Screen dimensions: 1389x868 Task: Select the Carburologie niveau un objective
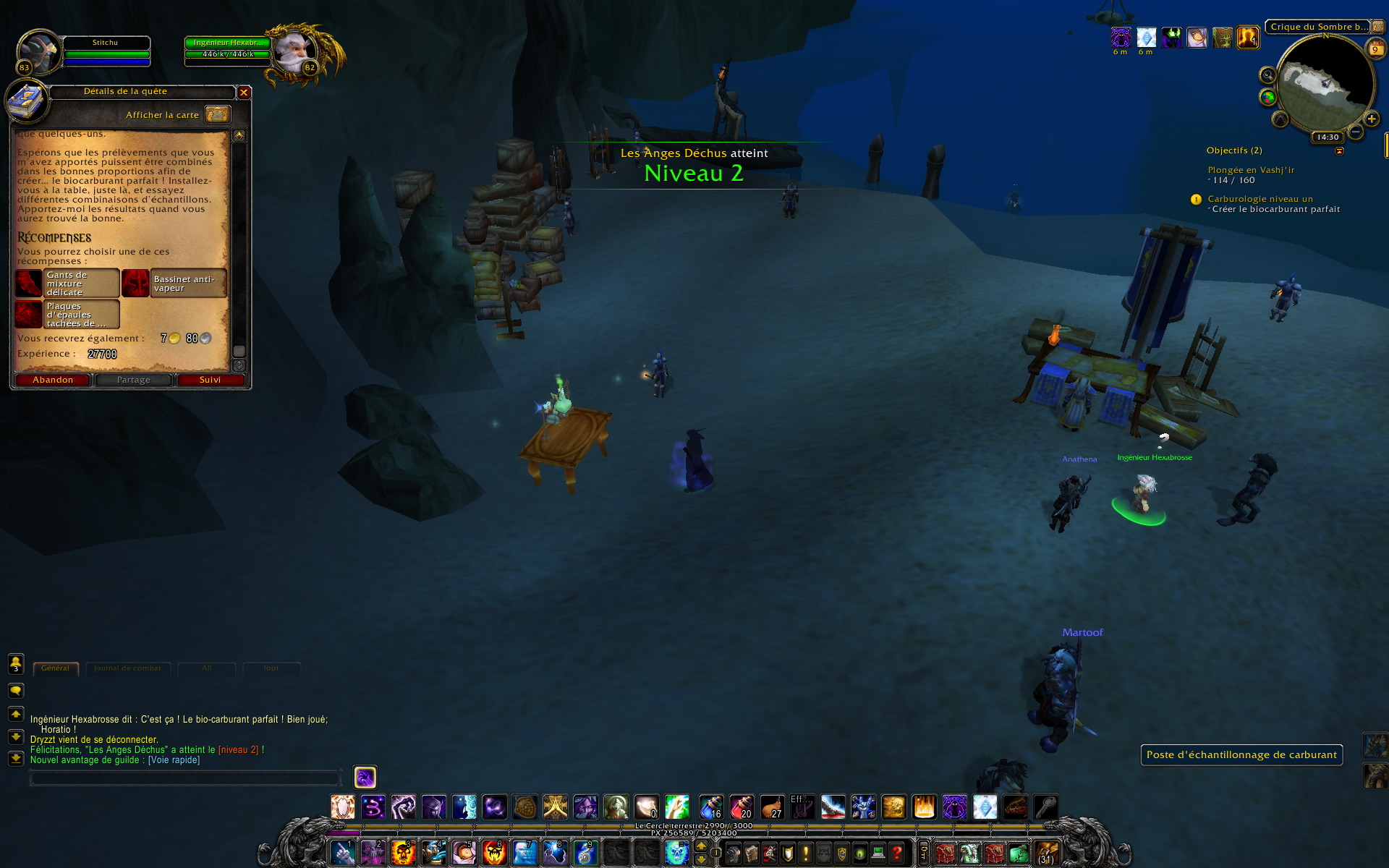click(x=1260, y=199)
